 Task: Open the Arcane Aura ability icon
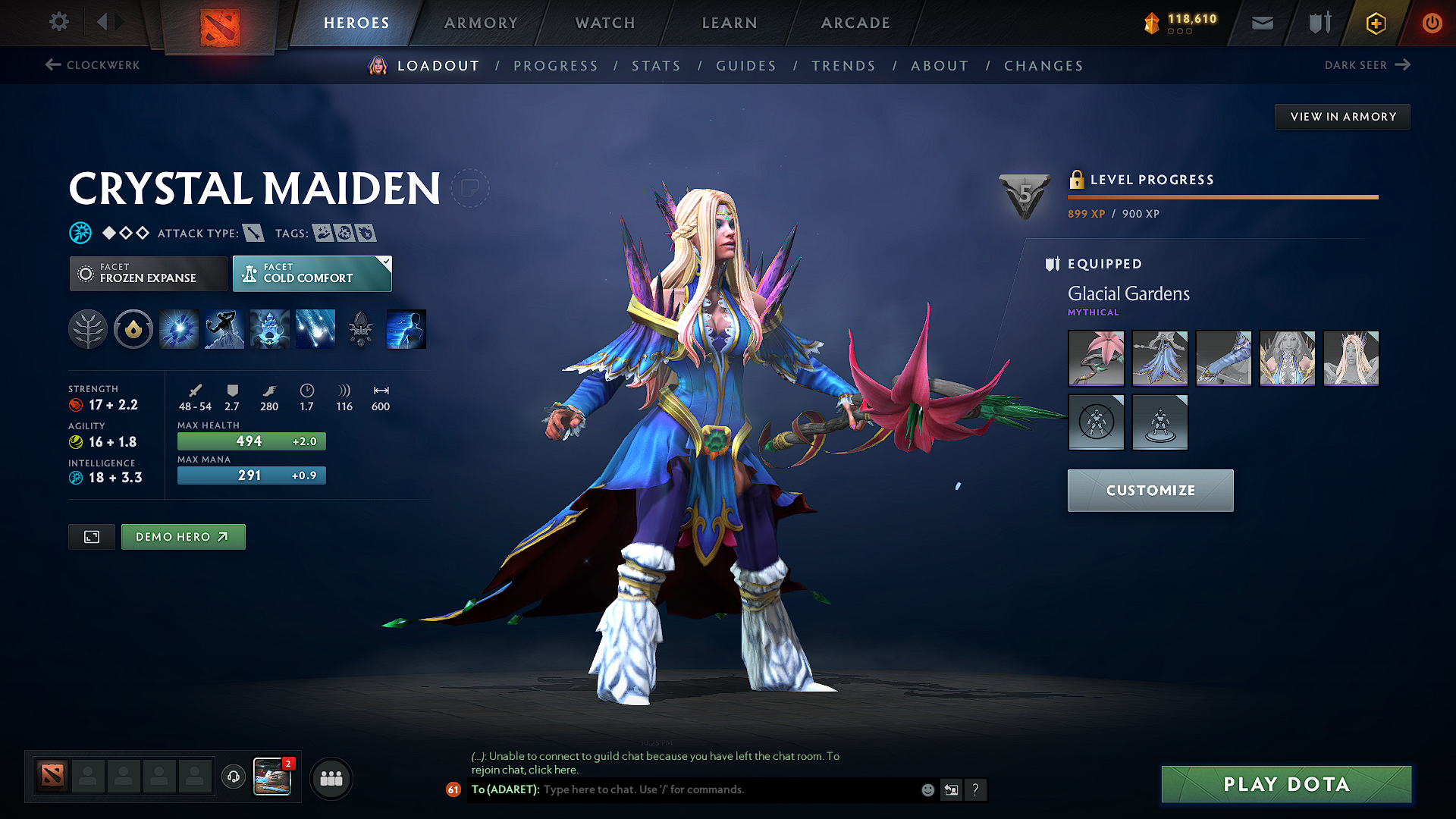pyautogui.click(x=270, y=329)
